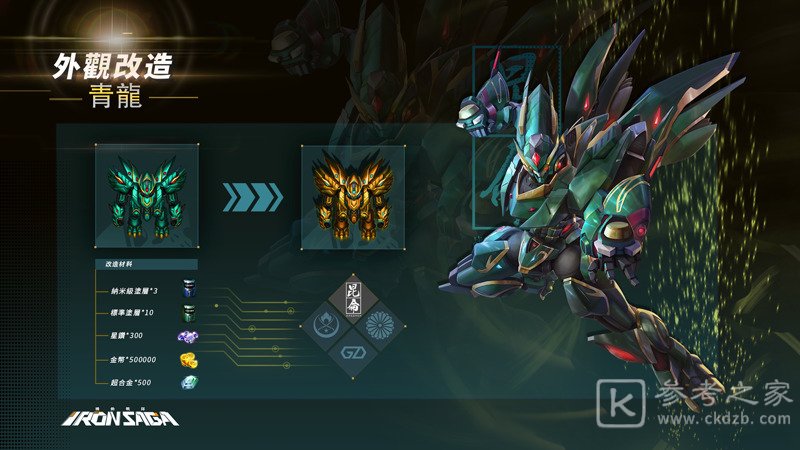Select the super alloy crystal icon

point(188,383)
